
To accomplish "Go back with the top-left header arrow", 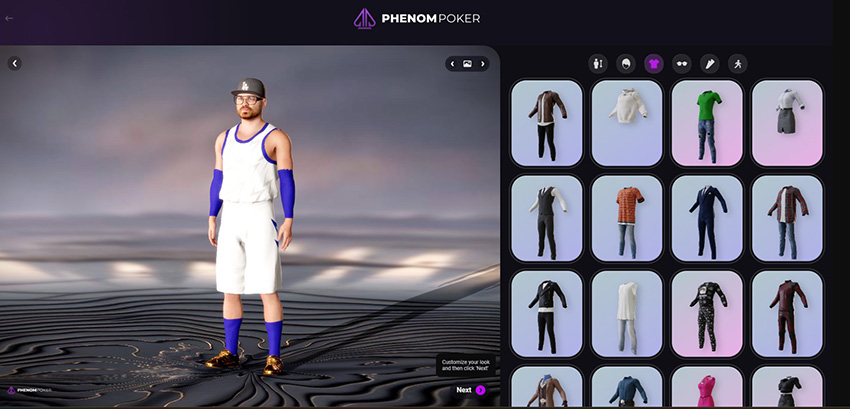I will point(10,18).
